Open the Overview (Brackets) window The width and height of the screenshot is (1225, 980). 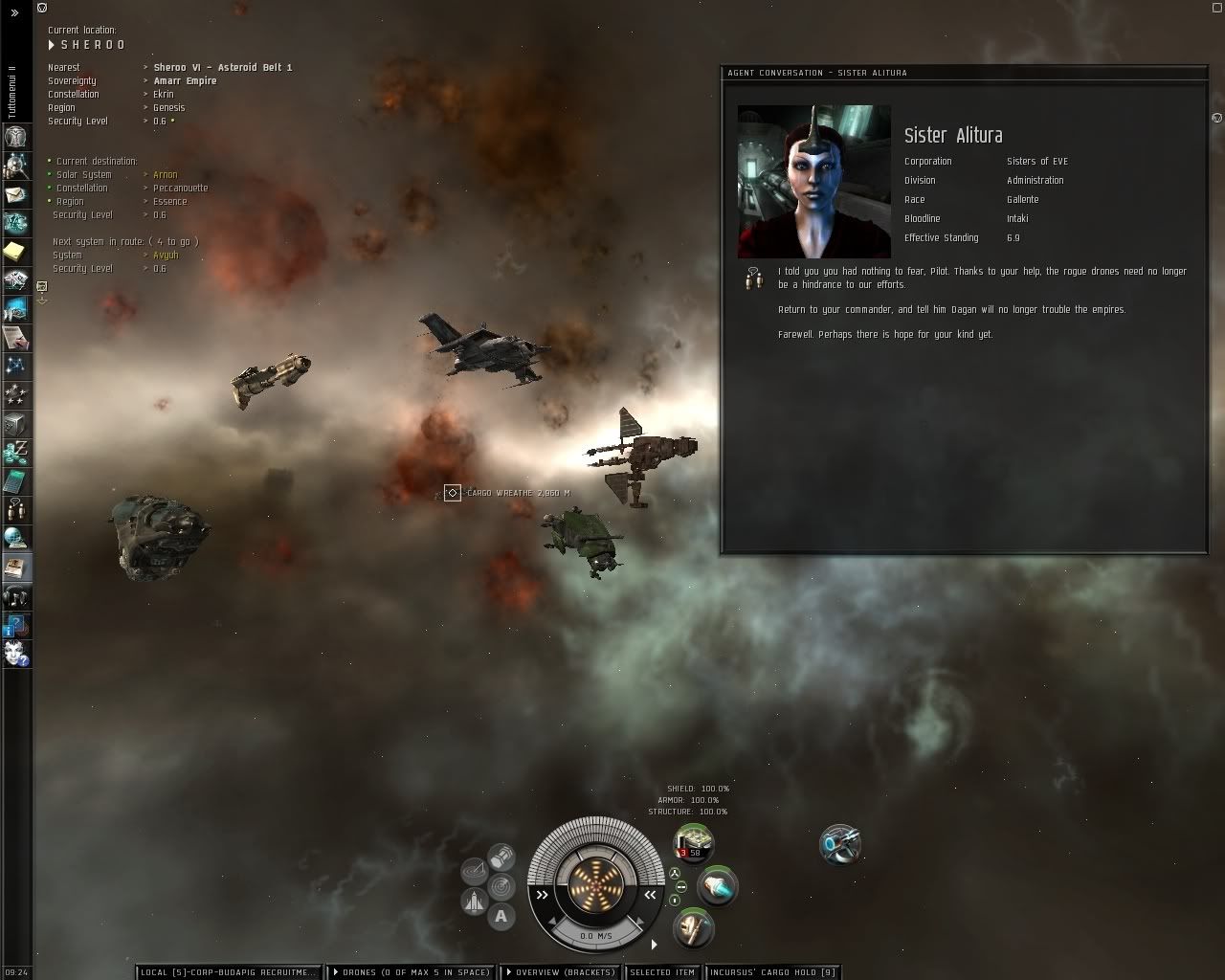coord(562,972)
